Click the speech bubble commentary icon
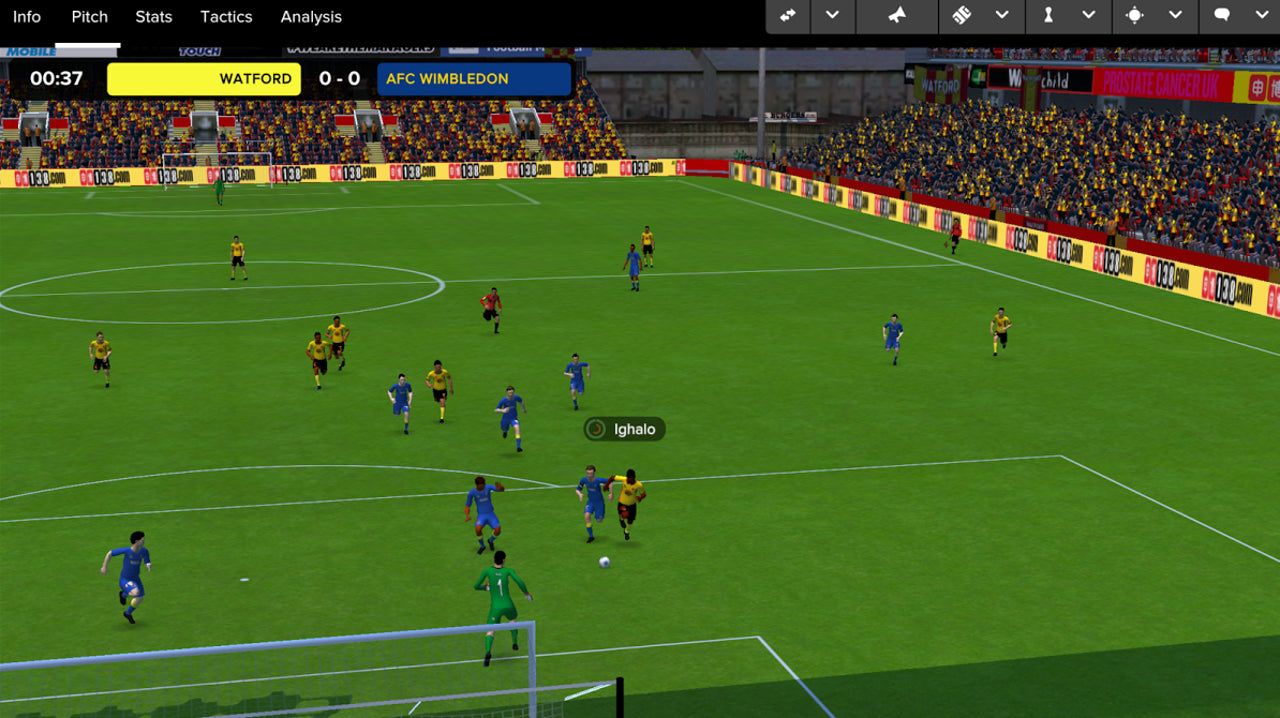The width and height of the screenshot is (1280, 718). click(x=1221, y=16)
